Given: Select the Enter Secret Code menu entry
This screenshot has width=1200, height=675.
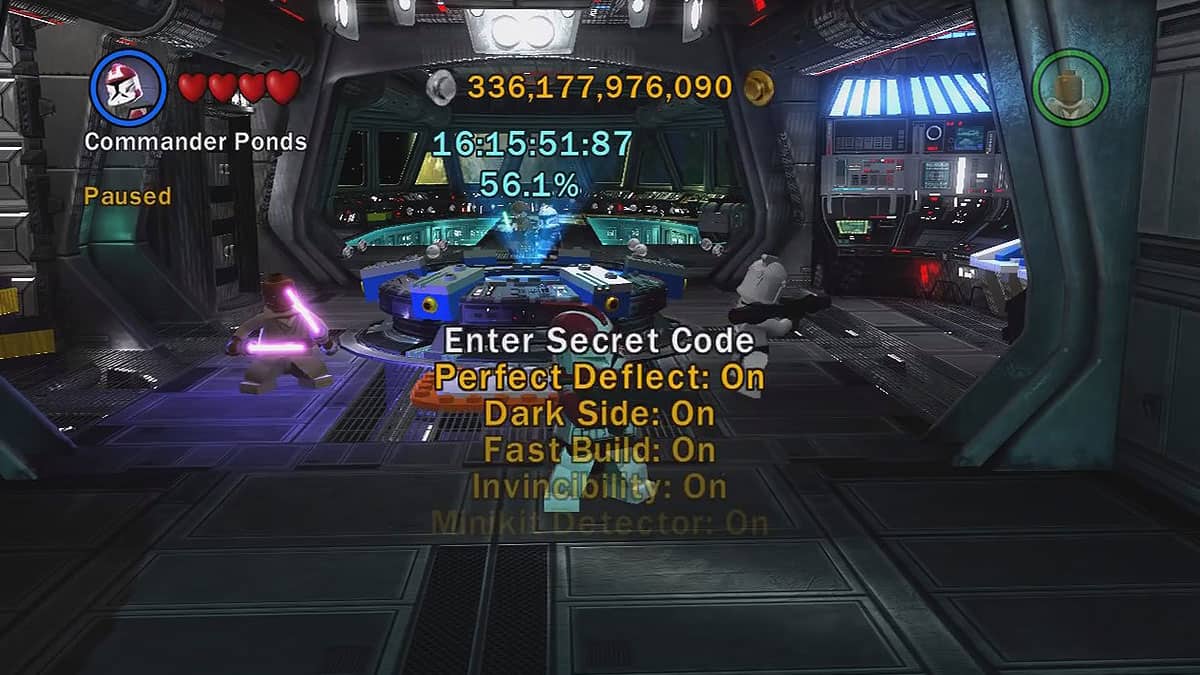Looking at the screenshot, I should [599, 341].
